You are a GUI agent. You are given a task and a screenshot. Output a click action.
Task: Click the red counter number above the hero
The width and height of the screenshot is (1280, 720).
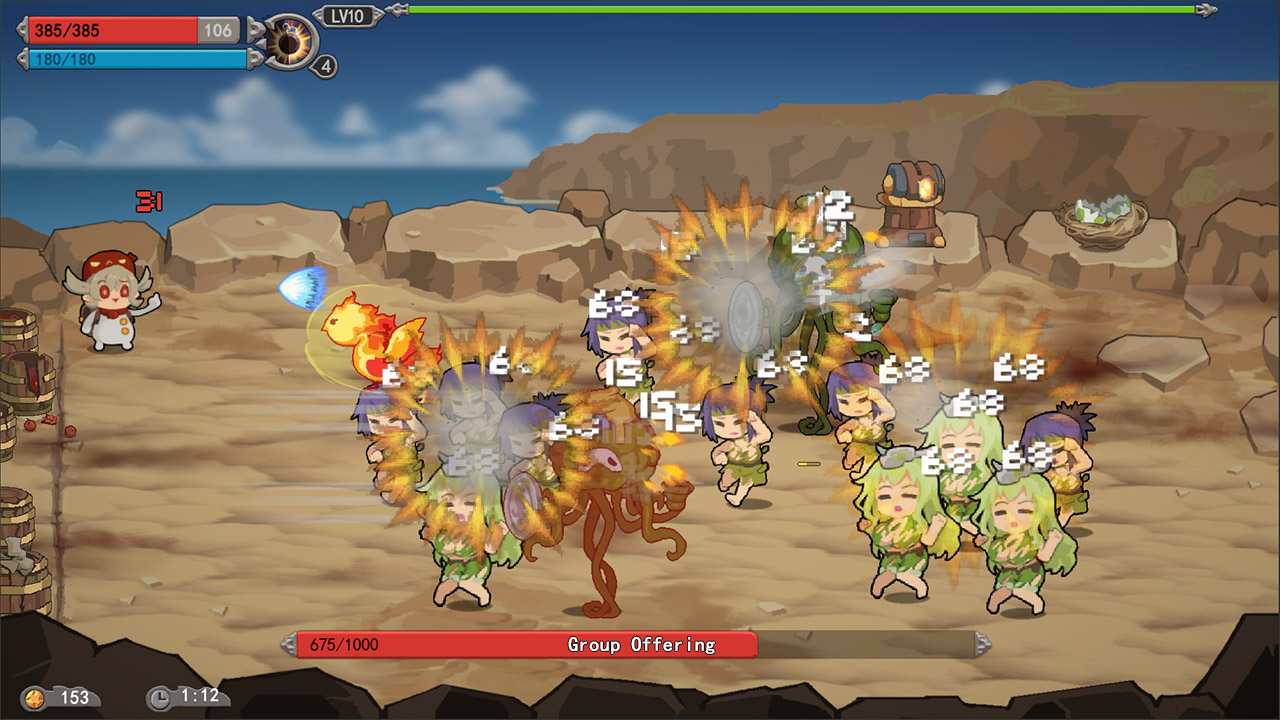(150, 199)
